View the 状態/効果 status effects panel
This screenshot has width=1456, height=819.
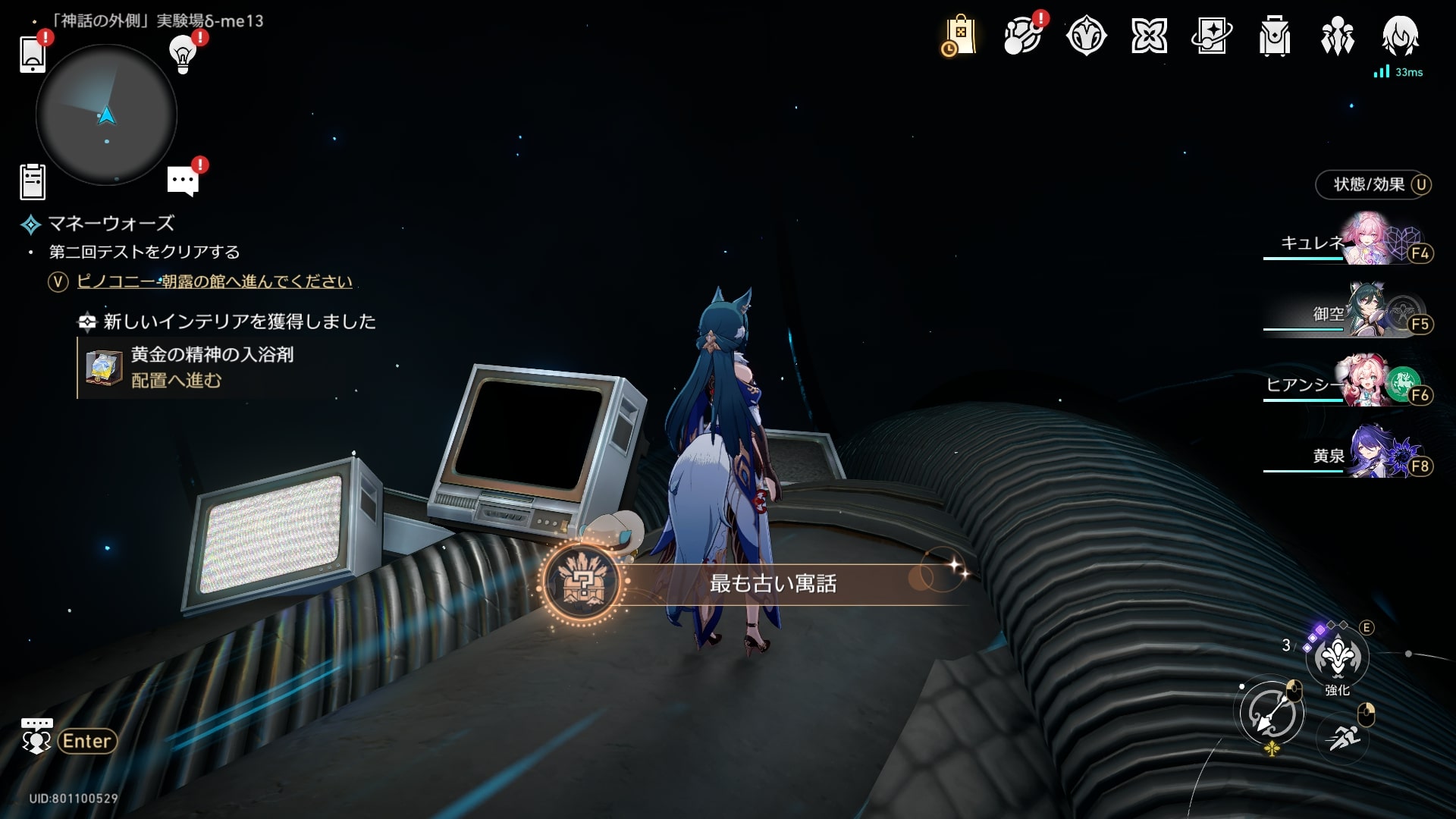coord(1373,184)
